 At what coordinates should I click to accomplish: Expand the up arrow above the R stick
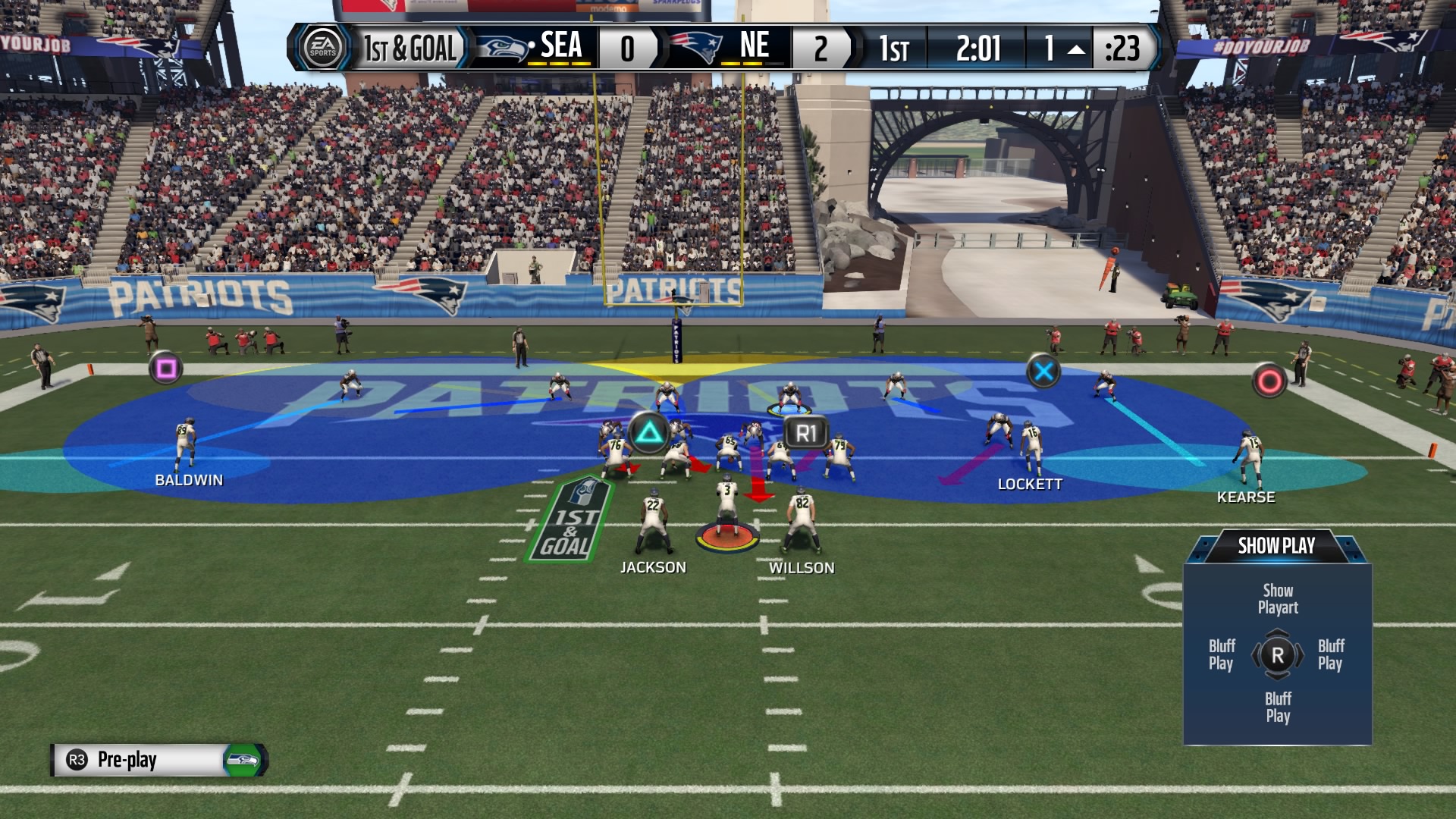[1278, 632]
